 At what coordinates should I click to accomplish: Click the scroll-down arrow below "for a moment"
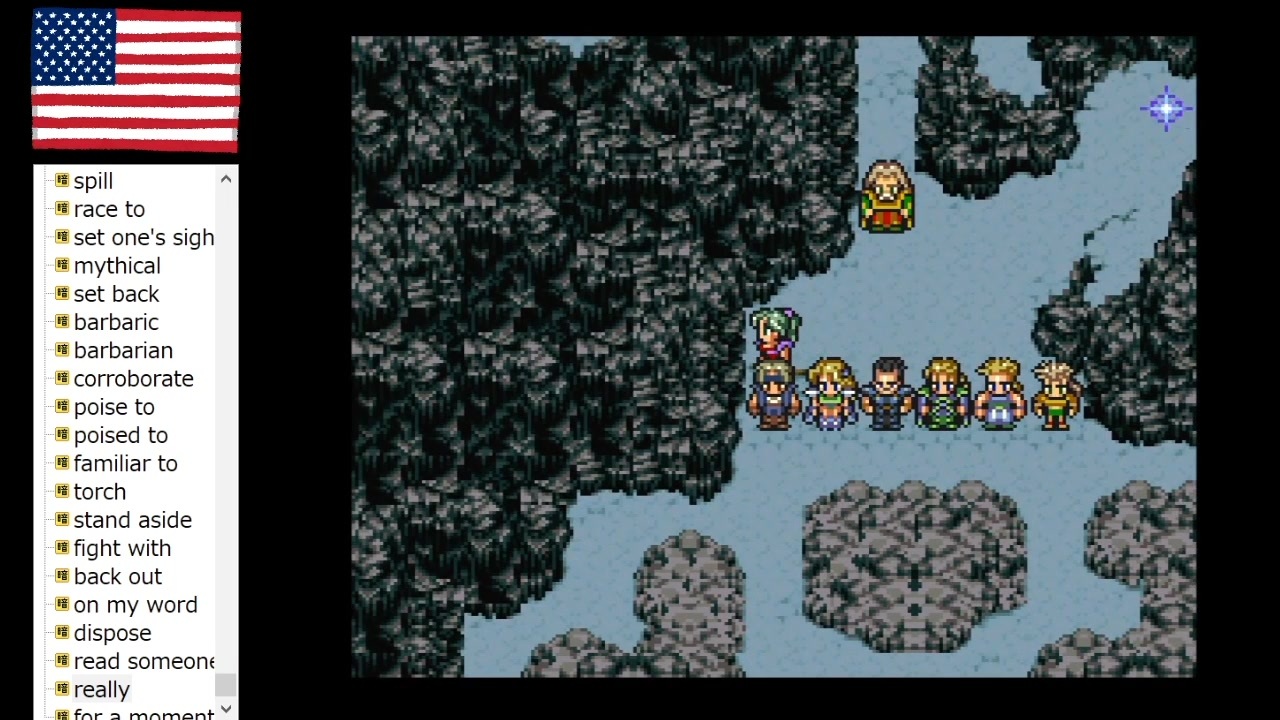[x=225, y=708]
